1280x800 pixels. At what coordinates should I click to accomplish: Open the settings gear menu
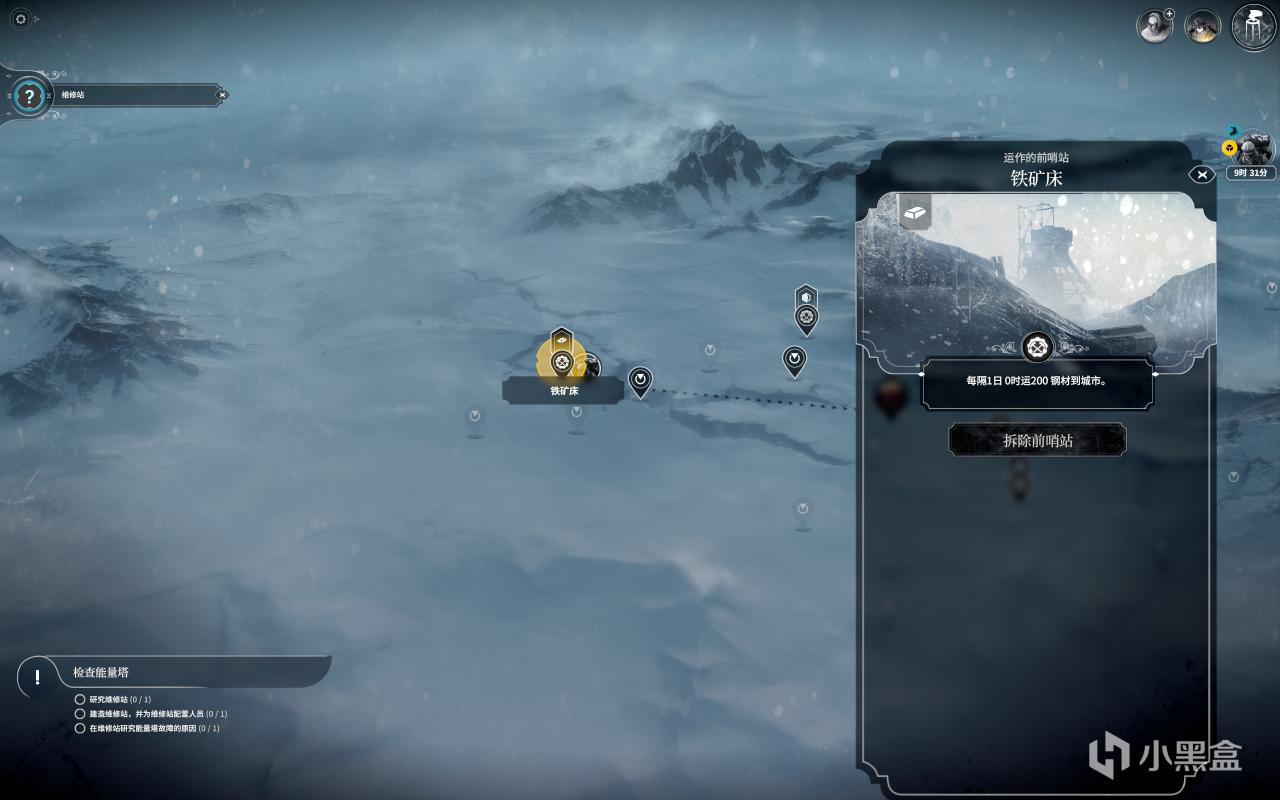pyautogui.click(x=21, y=19)
